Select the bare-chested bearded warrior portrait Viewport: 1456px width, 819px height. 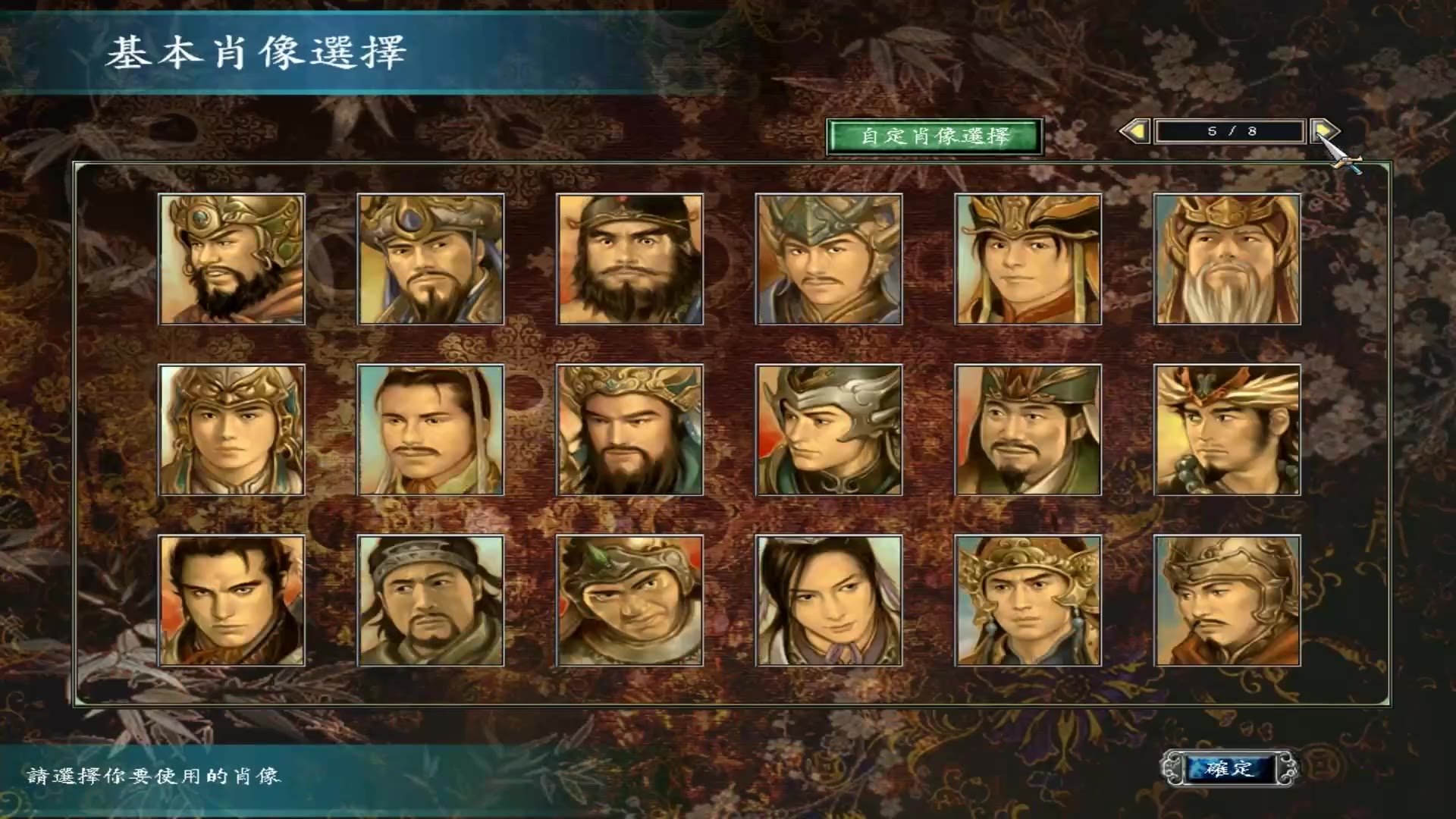[629, 262]
